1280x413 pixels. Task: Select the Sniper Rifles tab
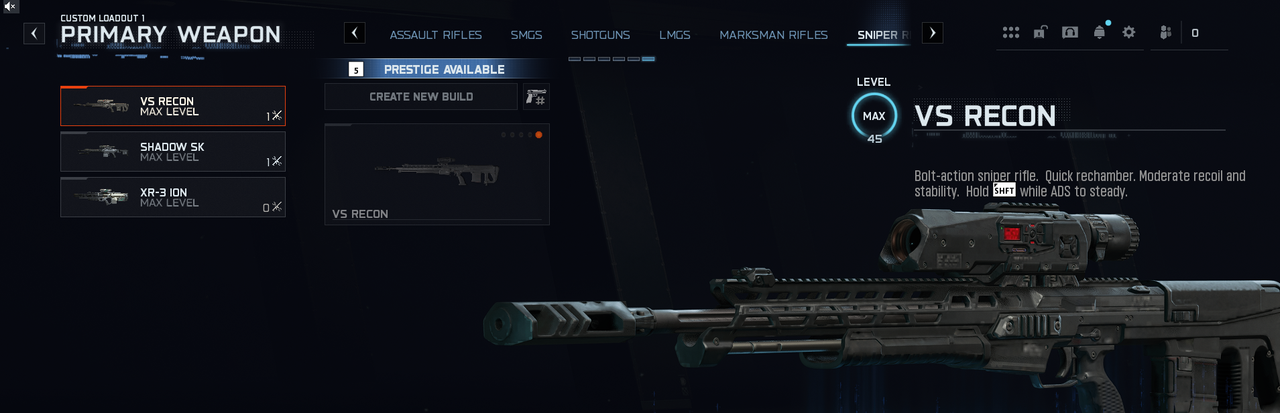click(x=882, y=35)
